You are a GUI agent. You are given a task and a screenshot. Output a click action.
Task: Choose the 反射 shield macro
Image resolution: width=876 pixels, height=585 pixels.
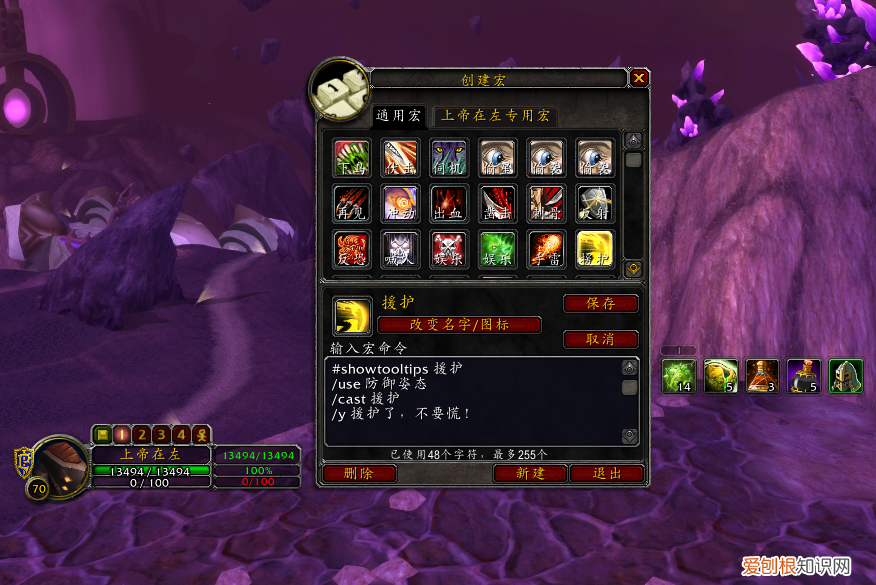click(x=595, y=203)
